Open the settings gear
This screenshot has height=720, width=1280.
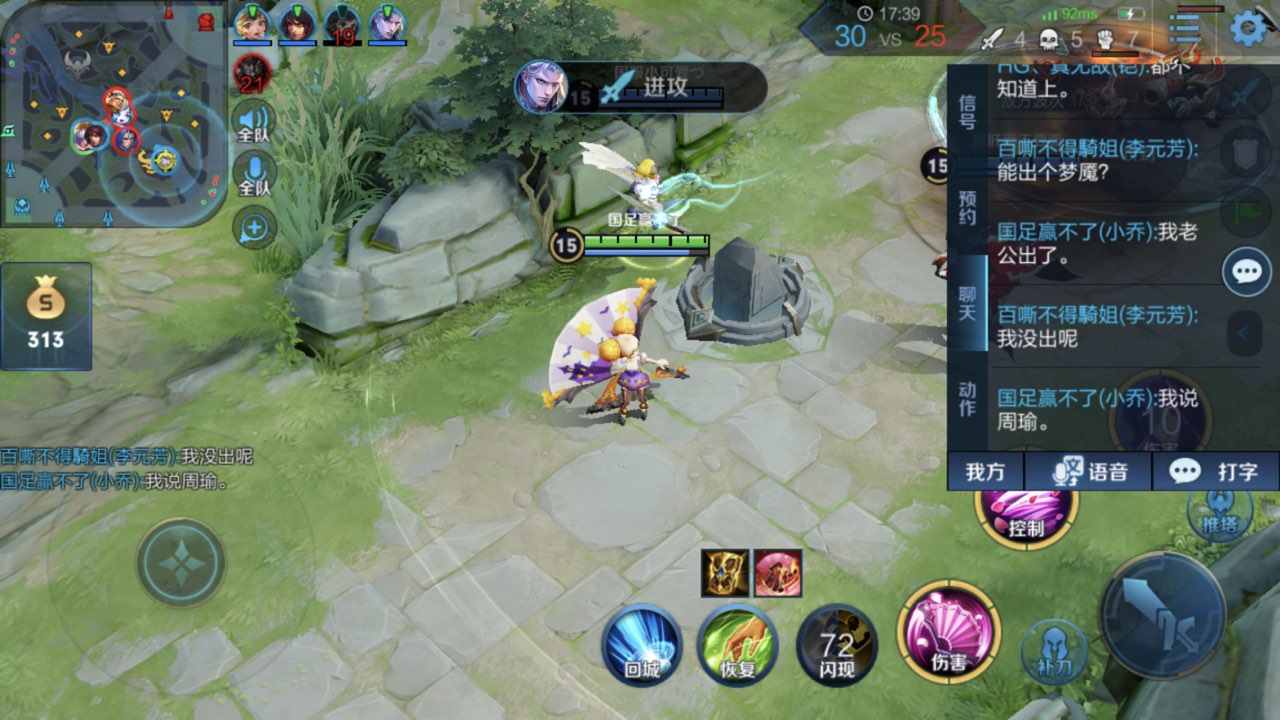1248,28
